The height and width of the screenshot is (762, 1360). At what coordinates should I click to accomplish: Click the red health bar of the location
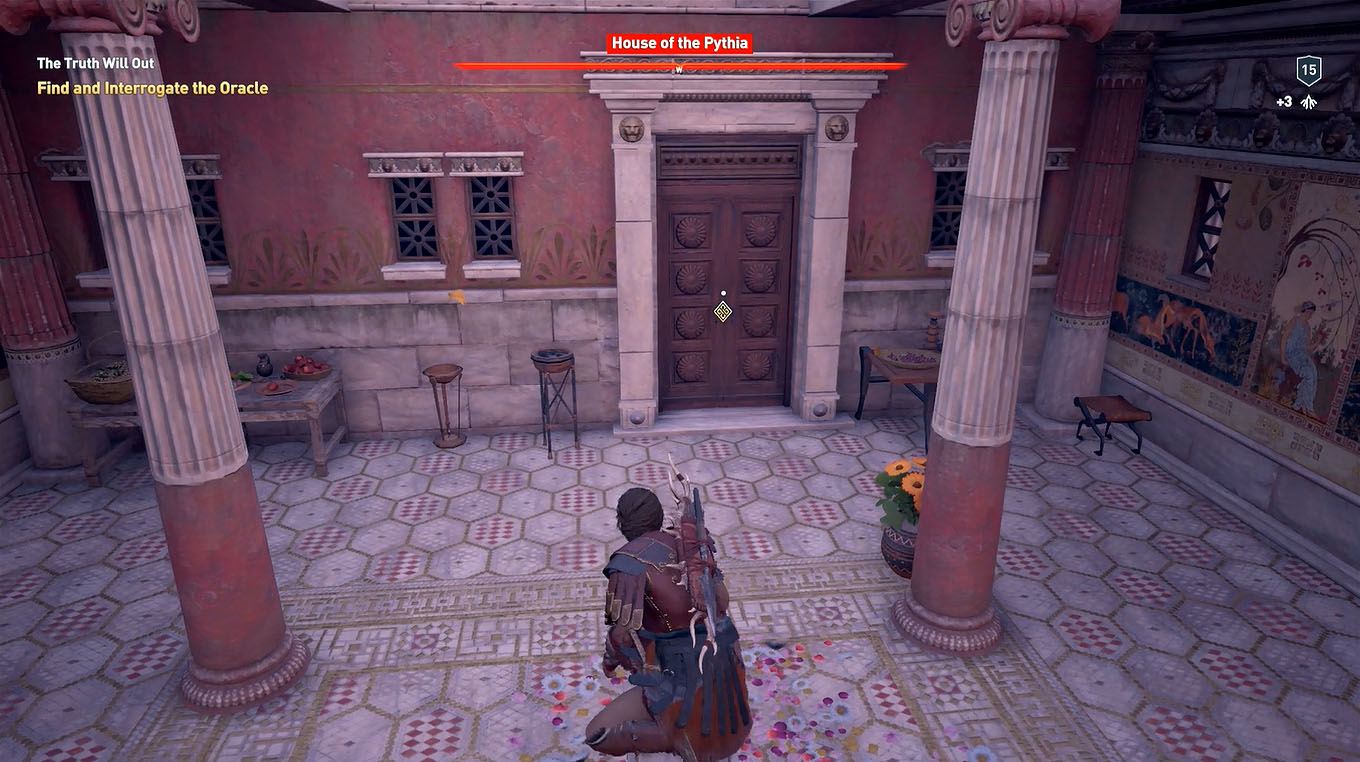680,65
